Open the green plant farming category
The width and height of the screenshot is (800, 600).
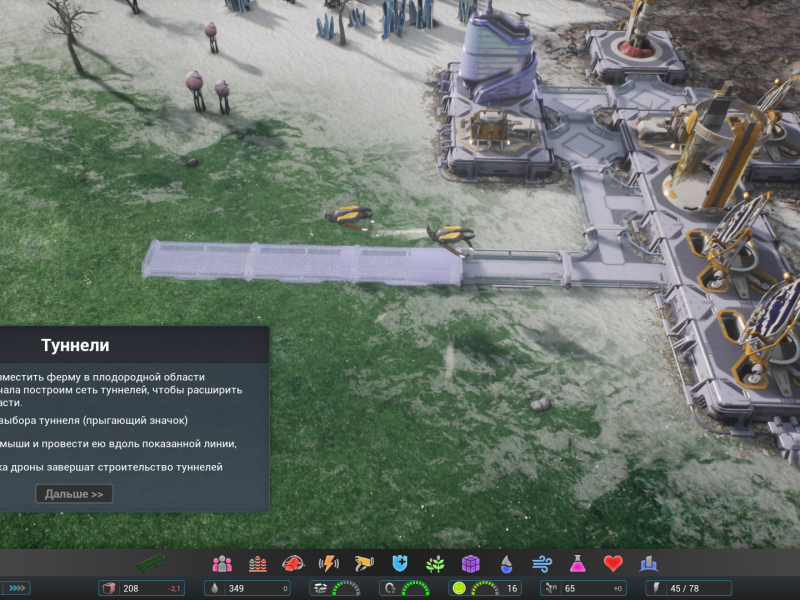click(435, 564)
